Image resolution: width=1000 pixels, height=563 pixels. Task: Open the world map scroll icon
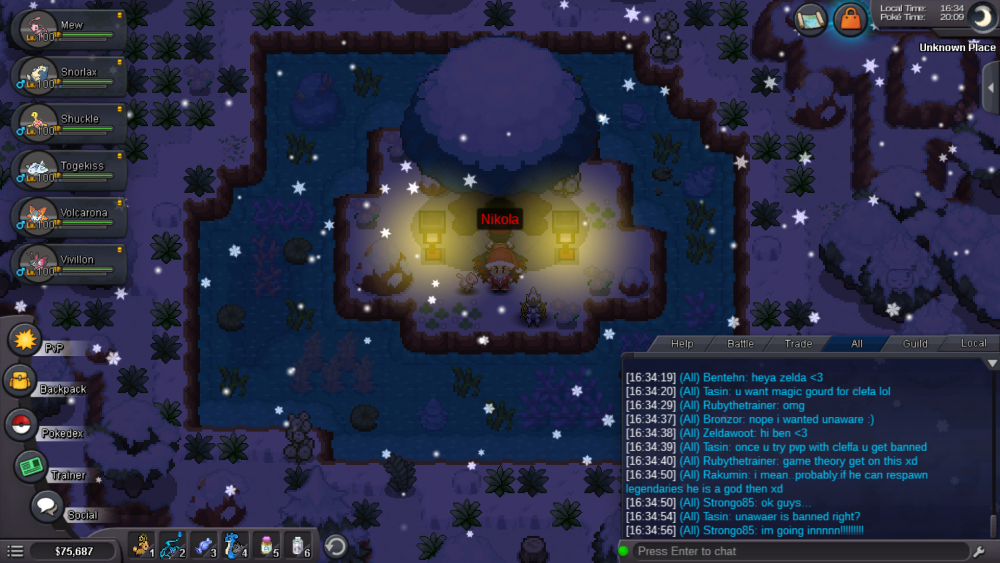tap(810, 18)
